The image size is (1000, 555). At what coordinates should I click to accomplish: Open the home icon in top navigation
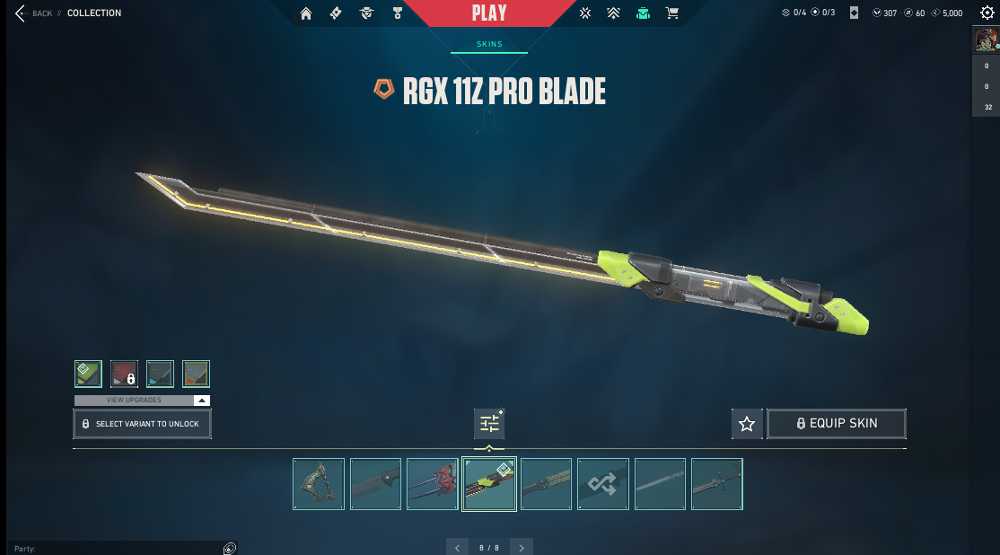306,13
